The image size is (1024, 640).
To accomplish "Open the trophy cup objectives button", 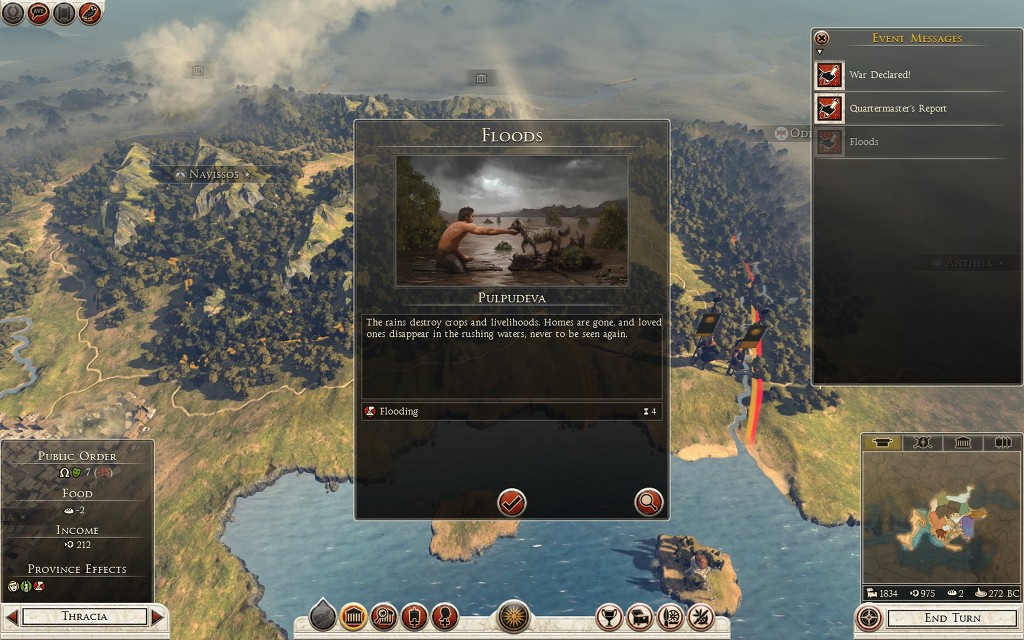I will coord(608,617).
